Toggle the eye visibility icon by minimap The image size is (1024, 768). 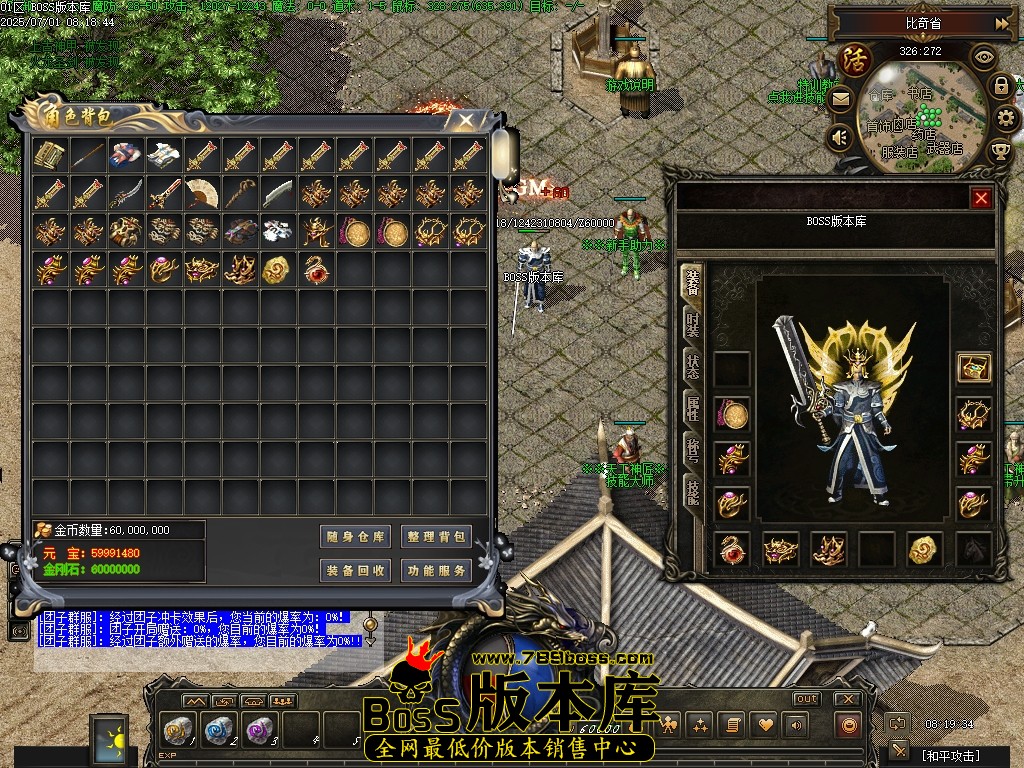point(984,56)
